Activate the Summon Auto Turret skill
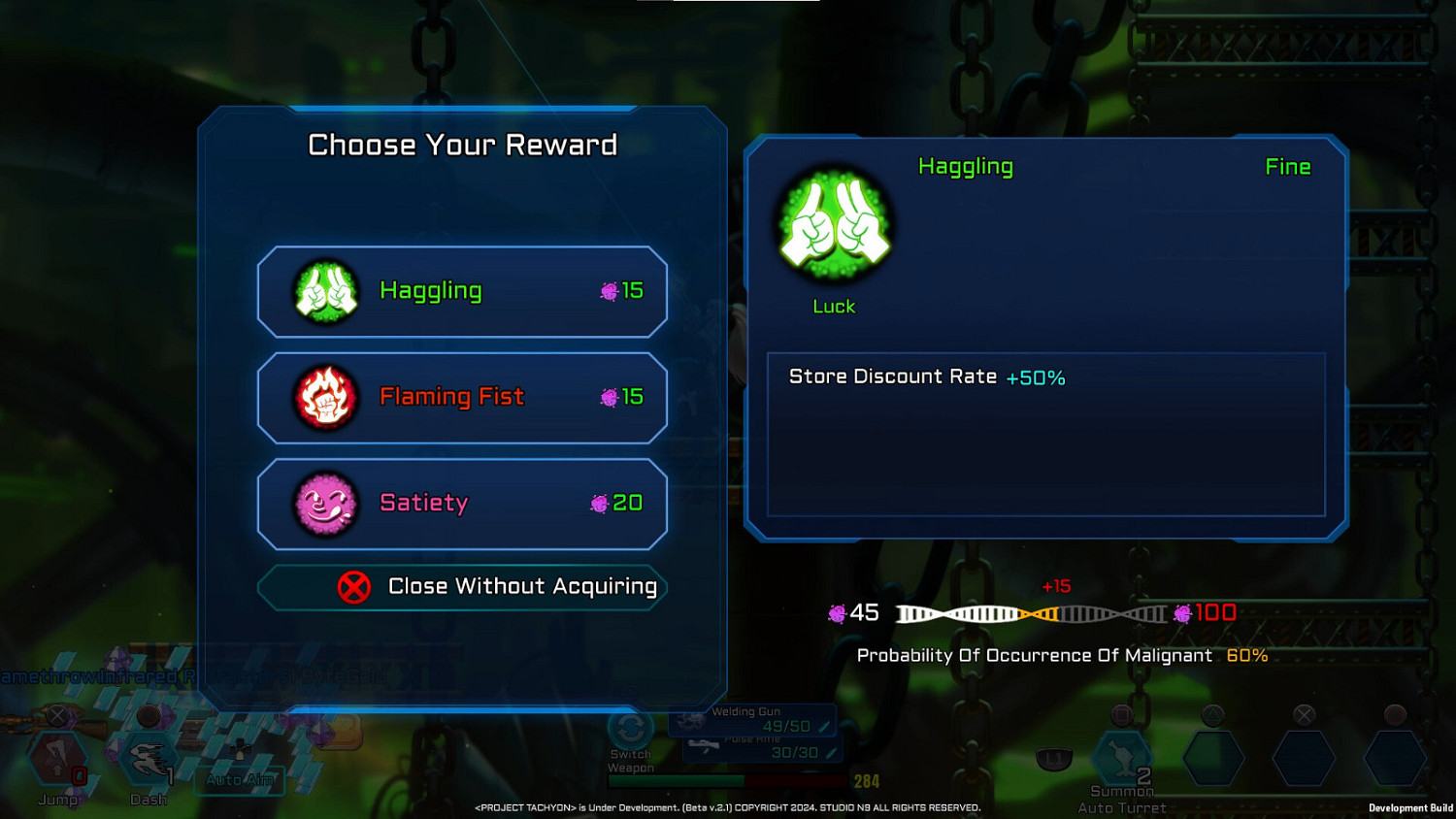 pos(1123,758)
